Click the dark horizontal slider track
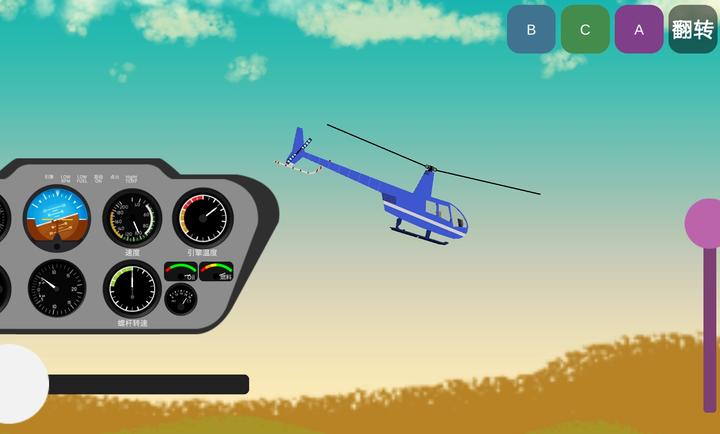Screen dimensions: 720x434 click(148, 384)
